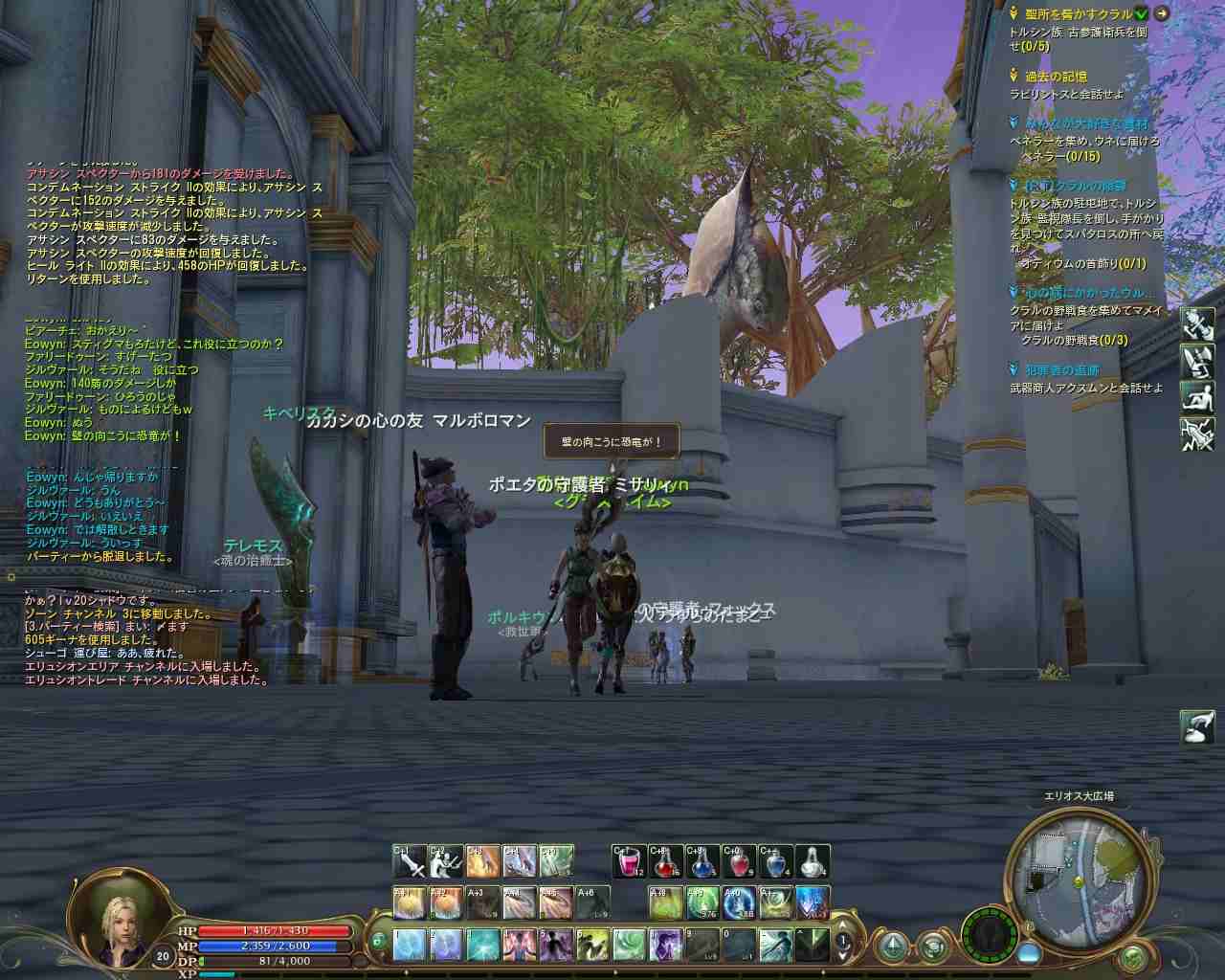The image size is (1225, 980).
Task: Drink the blue mana potion flask
Action: [702, 862]
